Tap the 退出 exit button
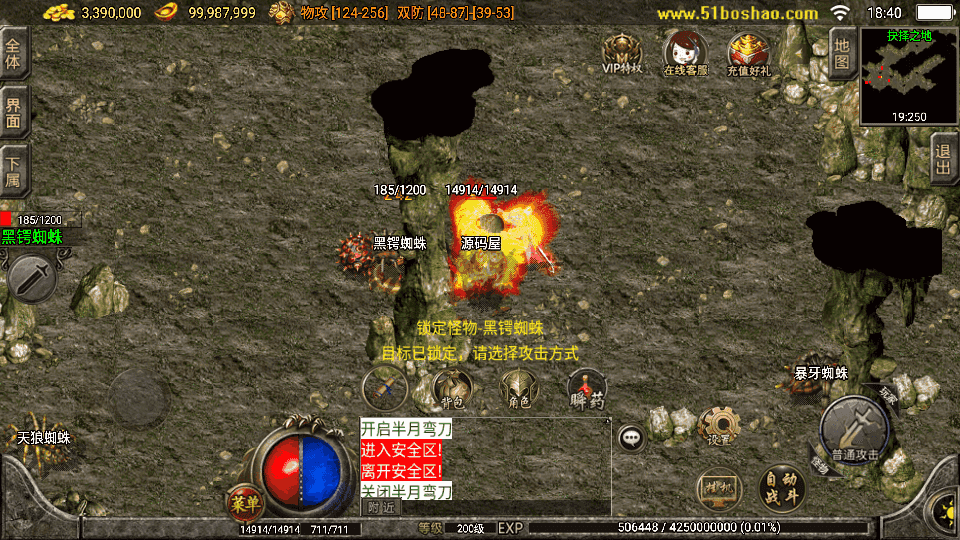Viewport: 960px width, 540px height. point(942,158)
